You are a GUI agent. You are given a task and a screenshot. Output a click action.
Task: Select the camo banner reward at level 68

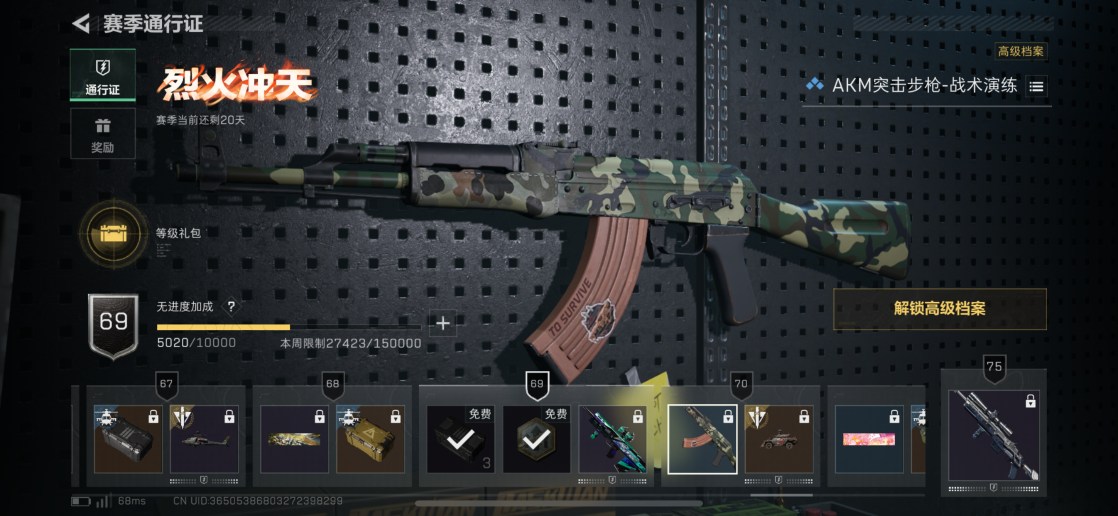point(294,438)
